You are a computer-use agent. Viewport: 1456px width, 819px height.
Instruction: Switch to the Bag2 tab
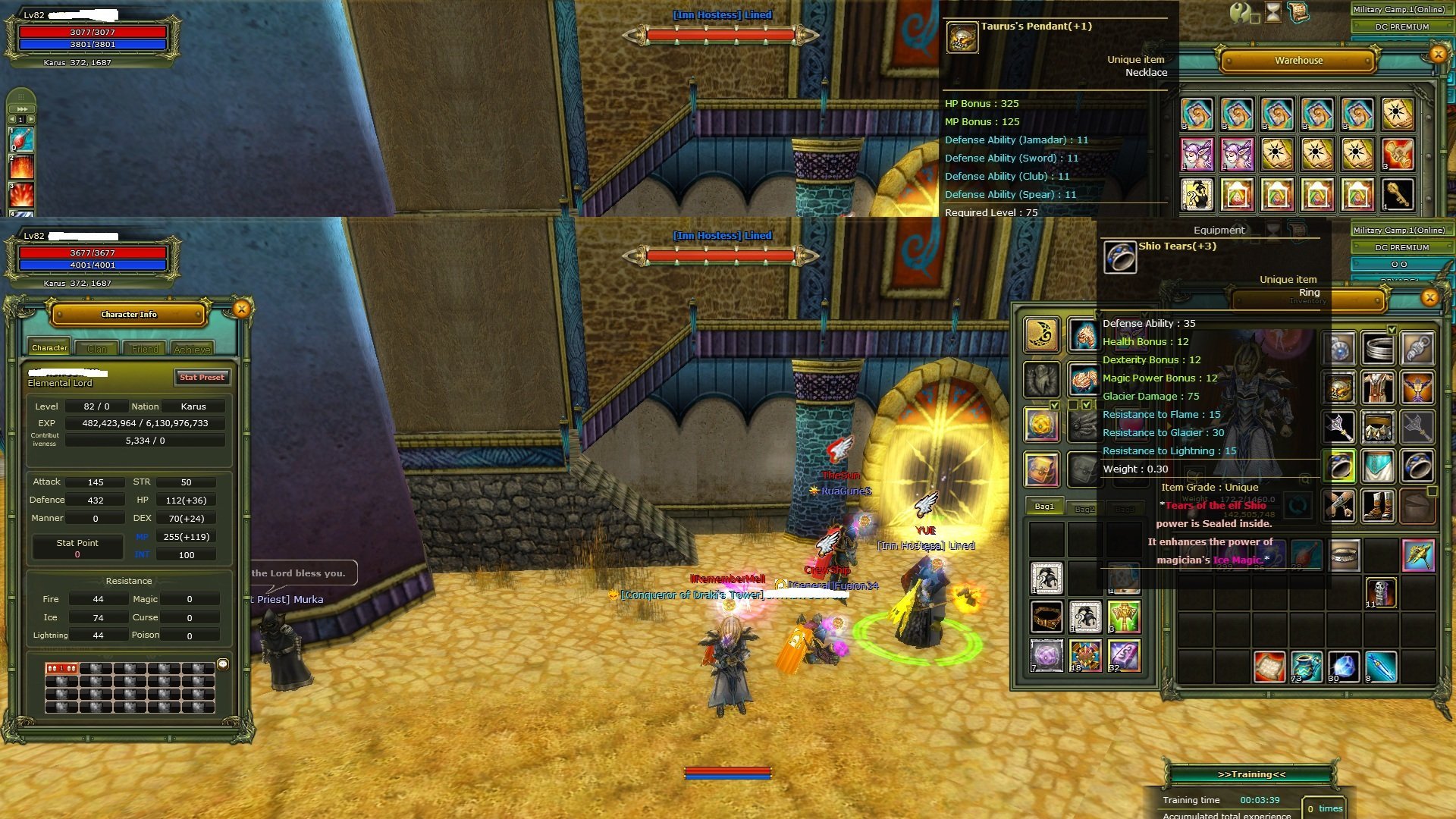coord(1084,509)
